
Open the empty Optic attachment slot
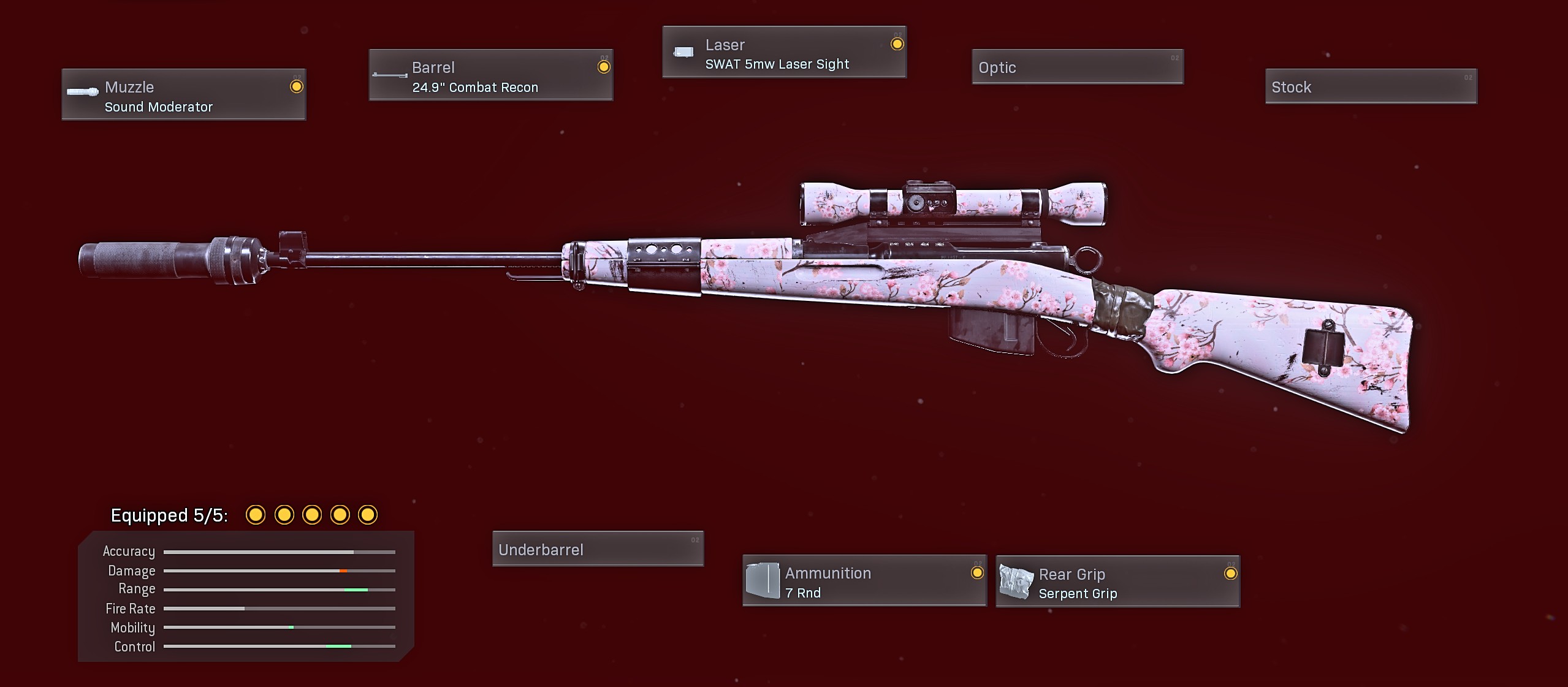(x=1077, y=67)
